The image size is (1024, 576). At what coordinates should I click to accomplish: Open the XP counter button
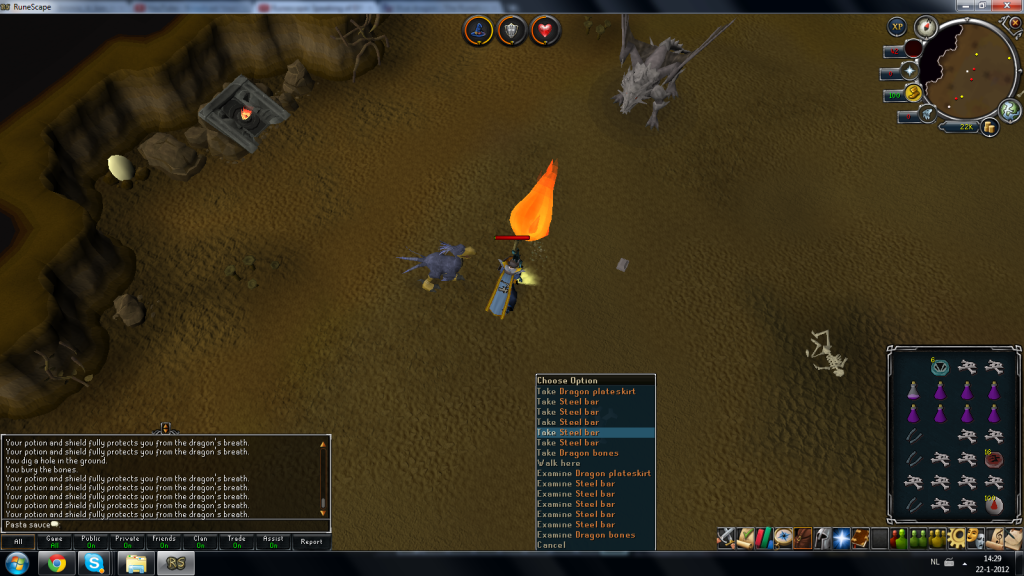tap(897, 28)
